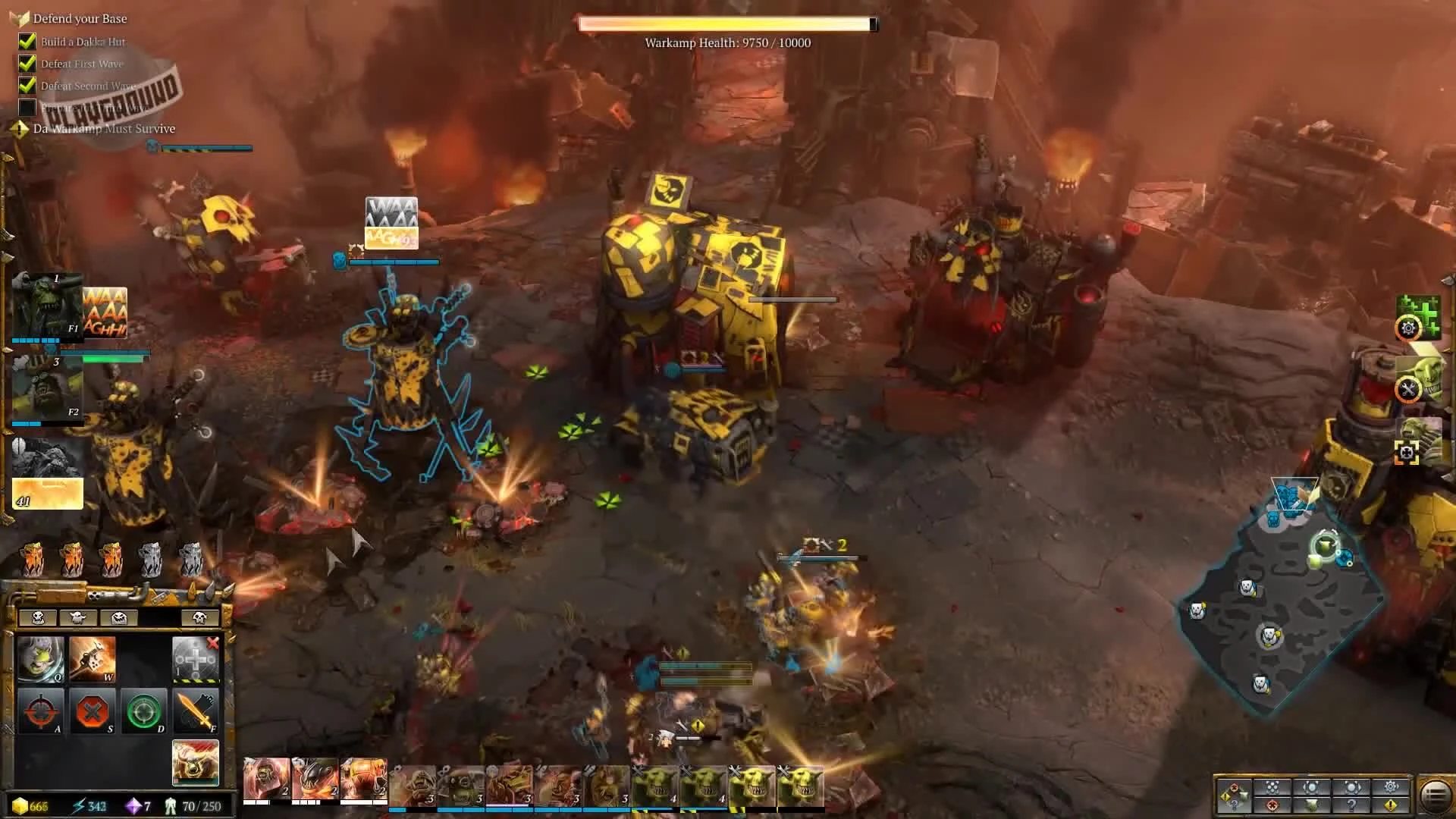
Task: Trigger the flaming weapon W ability
Action: (93, 659)
